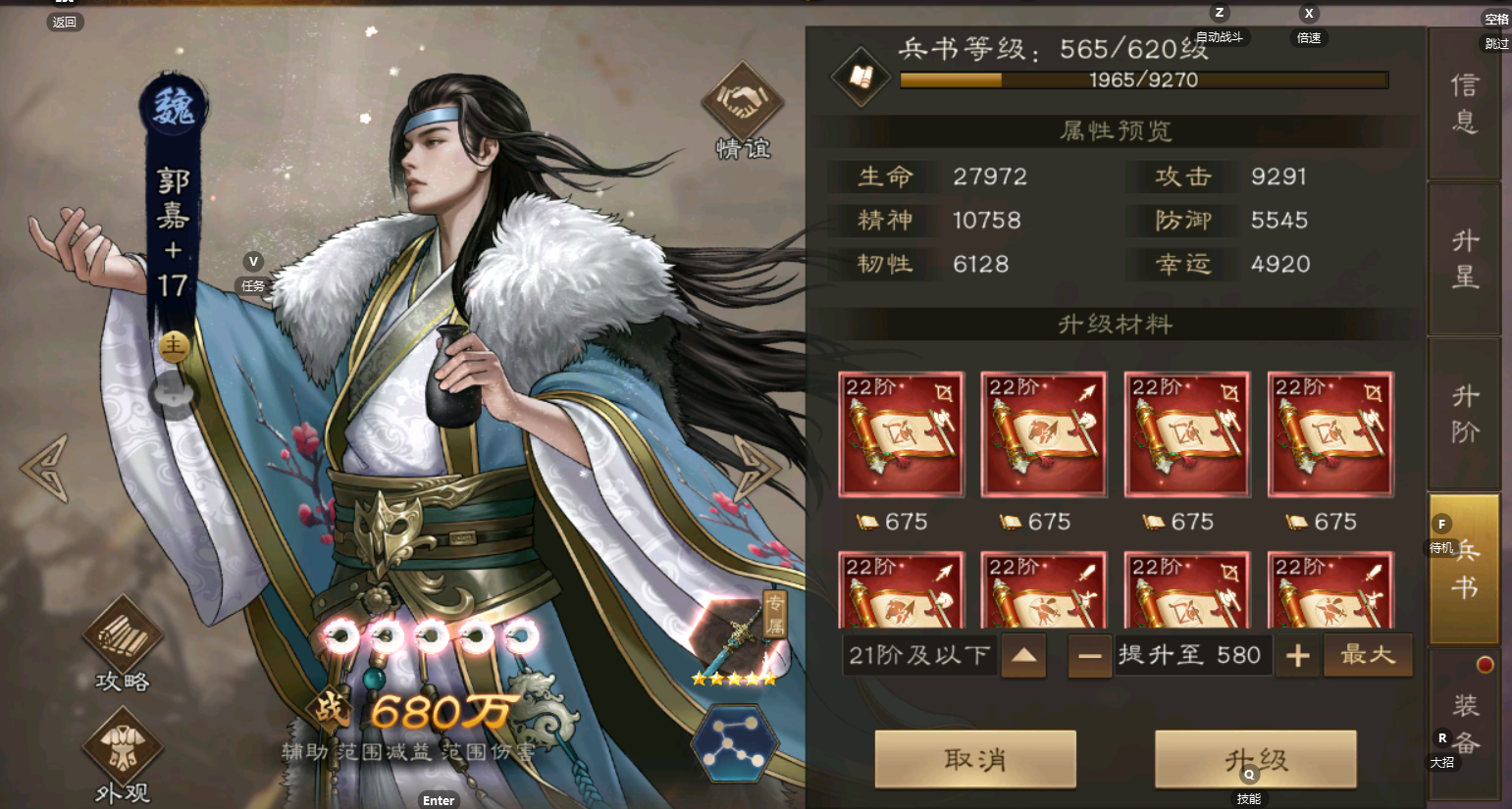Image resolution: width=1512 pixels, height=809 pixels.
Task: Increase target level with the plus stepper
Action: [x=1297, y=655]
